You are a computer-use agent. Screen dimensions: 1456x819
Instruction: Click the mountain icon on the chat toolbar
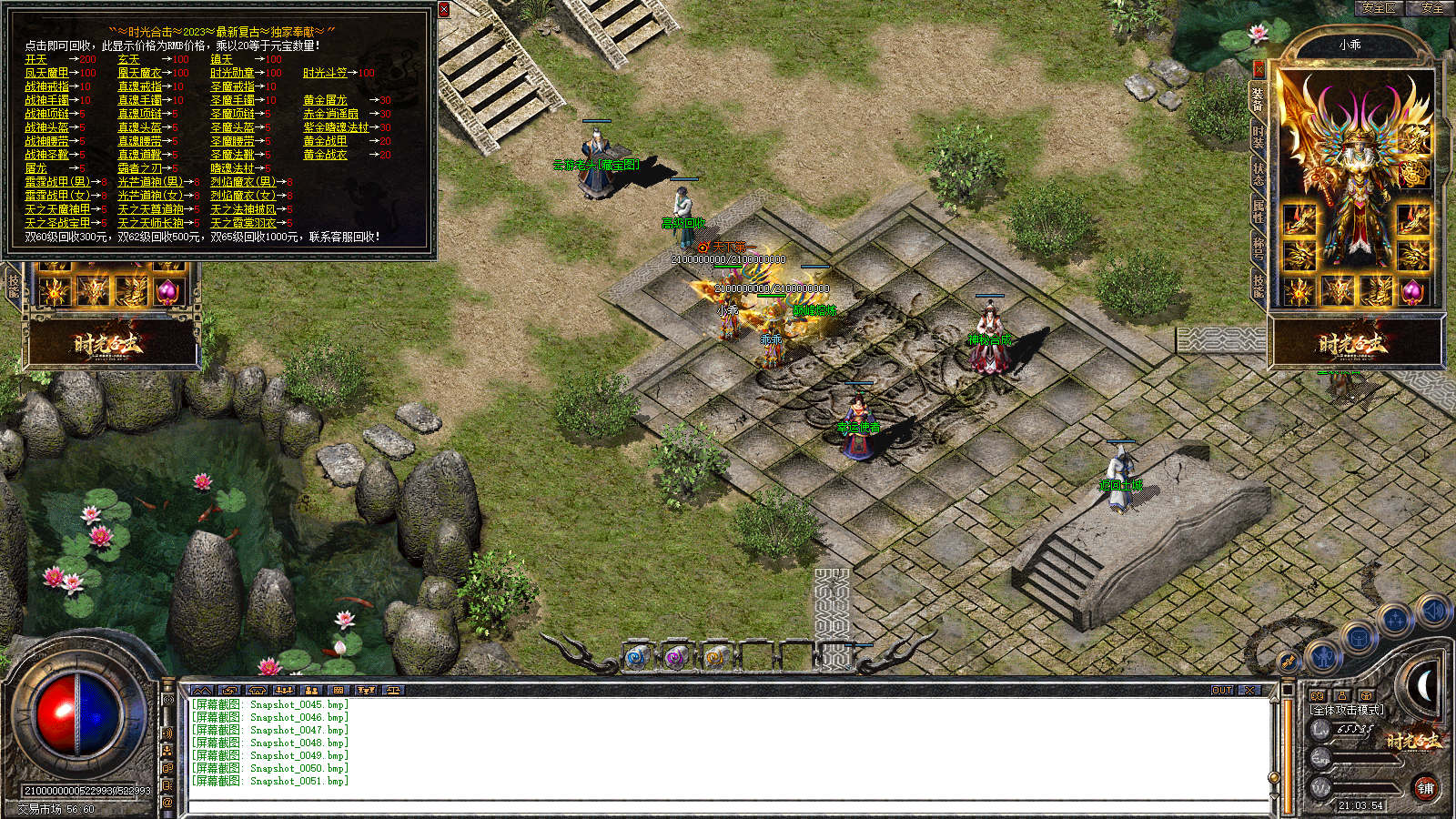[x=202, y=691]
